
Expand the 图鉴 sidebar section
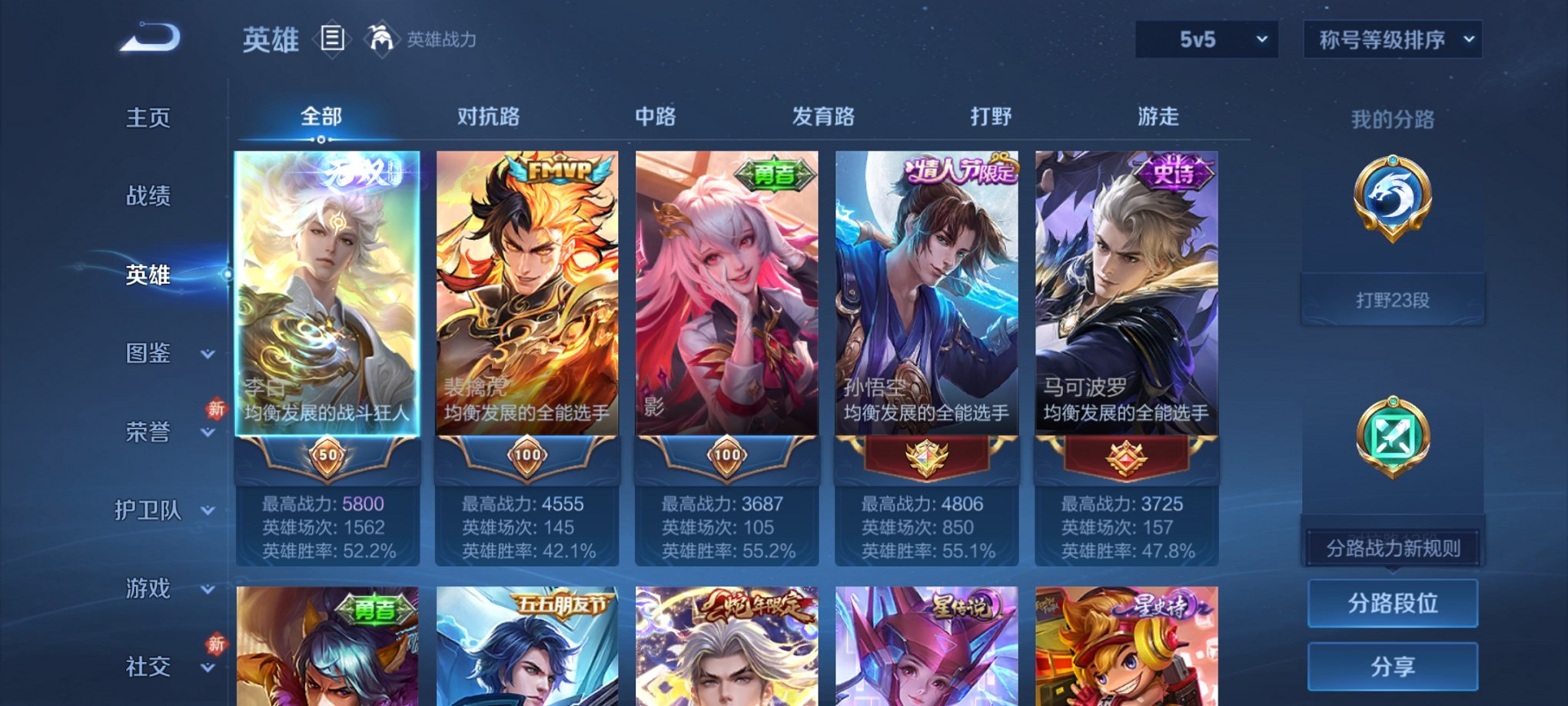(151, 355)
